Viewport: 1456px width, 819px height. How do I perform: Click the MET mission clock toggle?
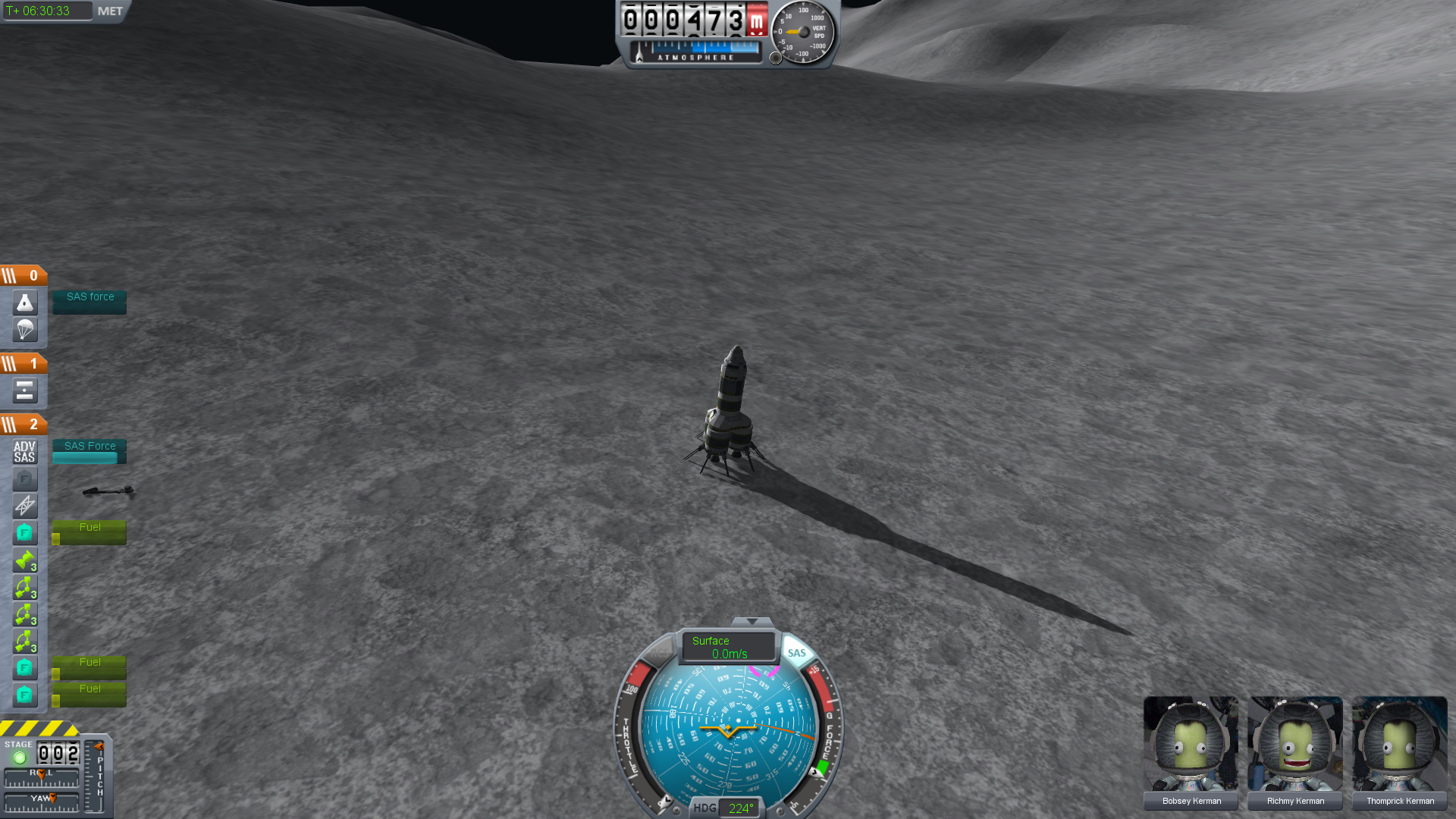coord(110,11)
